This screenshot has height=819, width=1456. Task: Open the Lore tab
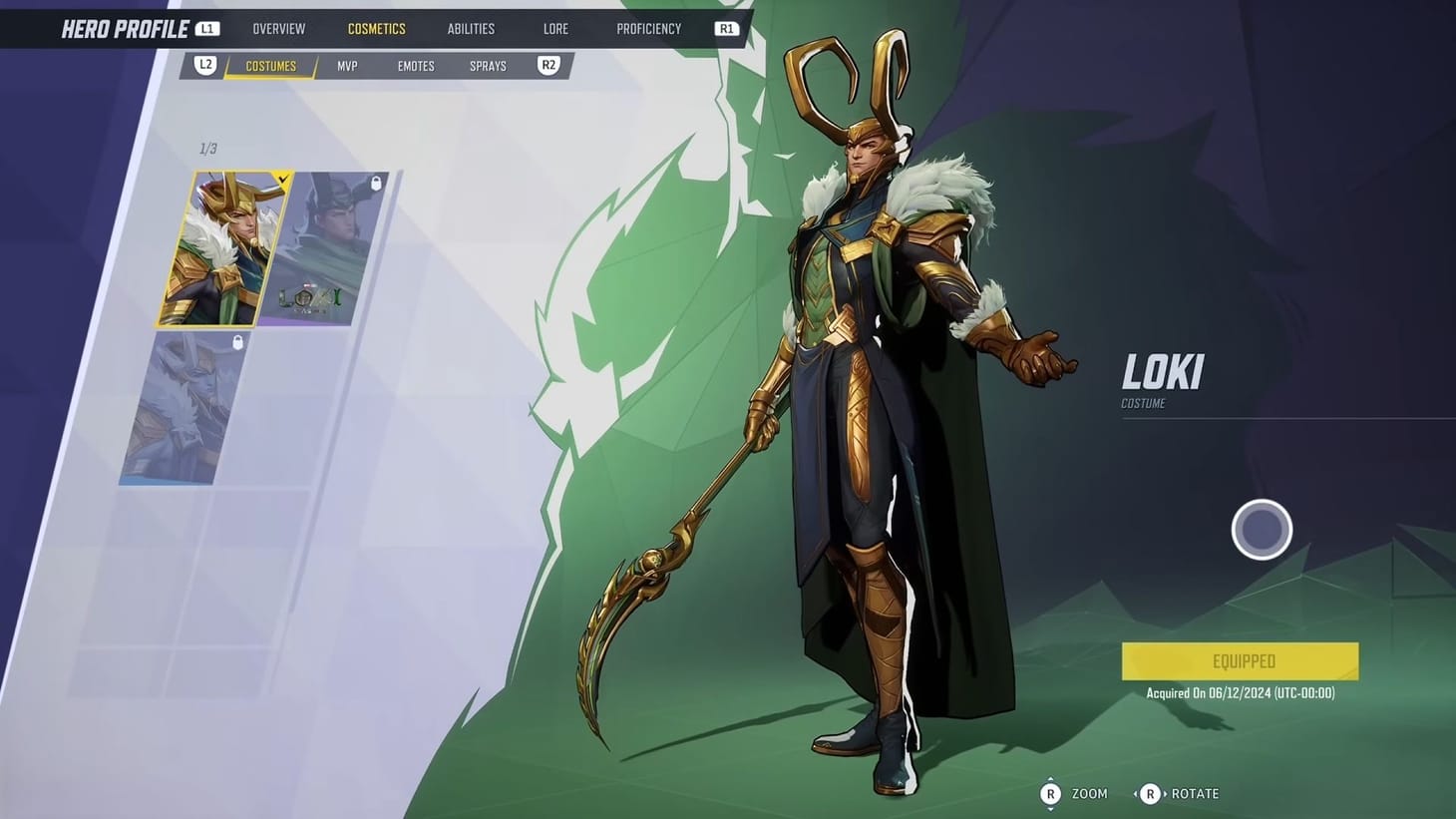coord(555,28)
